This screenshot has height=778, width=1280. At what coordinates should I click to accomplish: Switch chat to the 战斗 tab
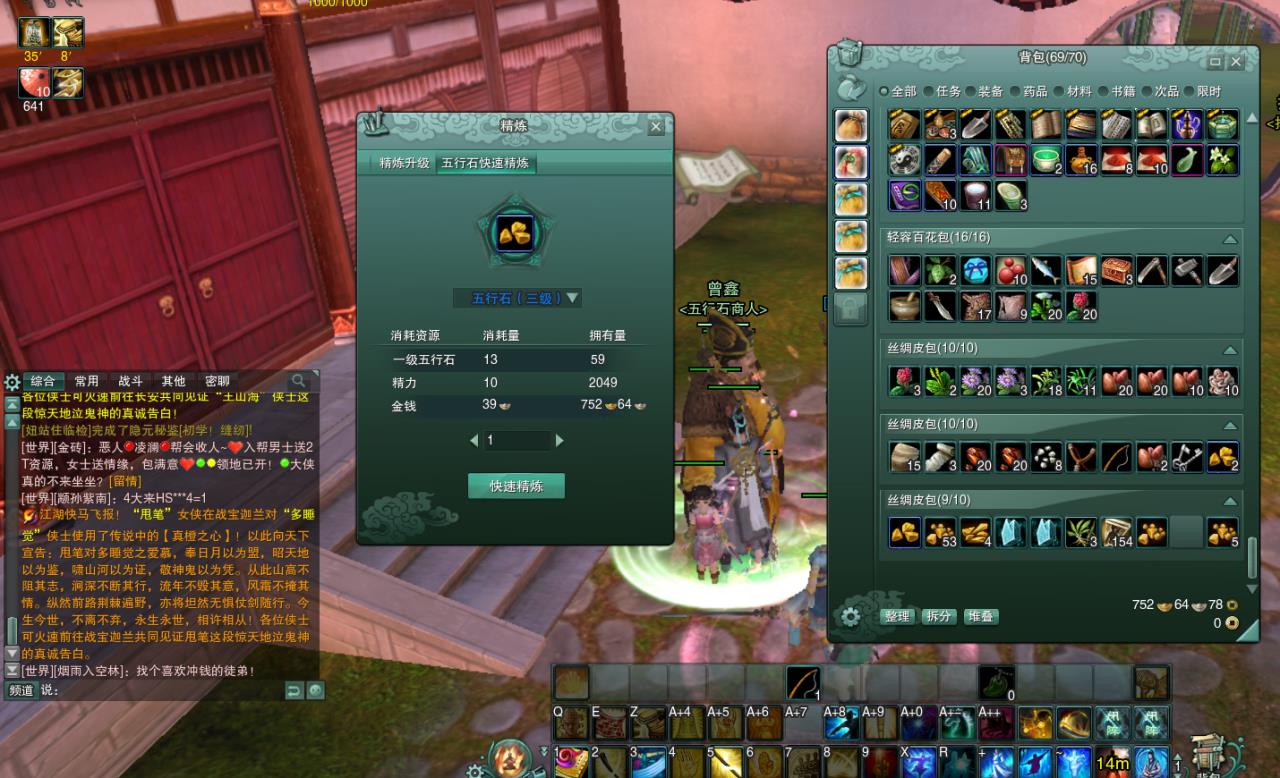pyautogui.click(x=131, y=381)
